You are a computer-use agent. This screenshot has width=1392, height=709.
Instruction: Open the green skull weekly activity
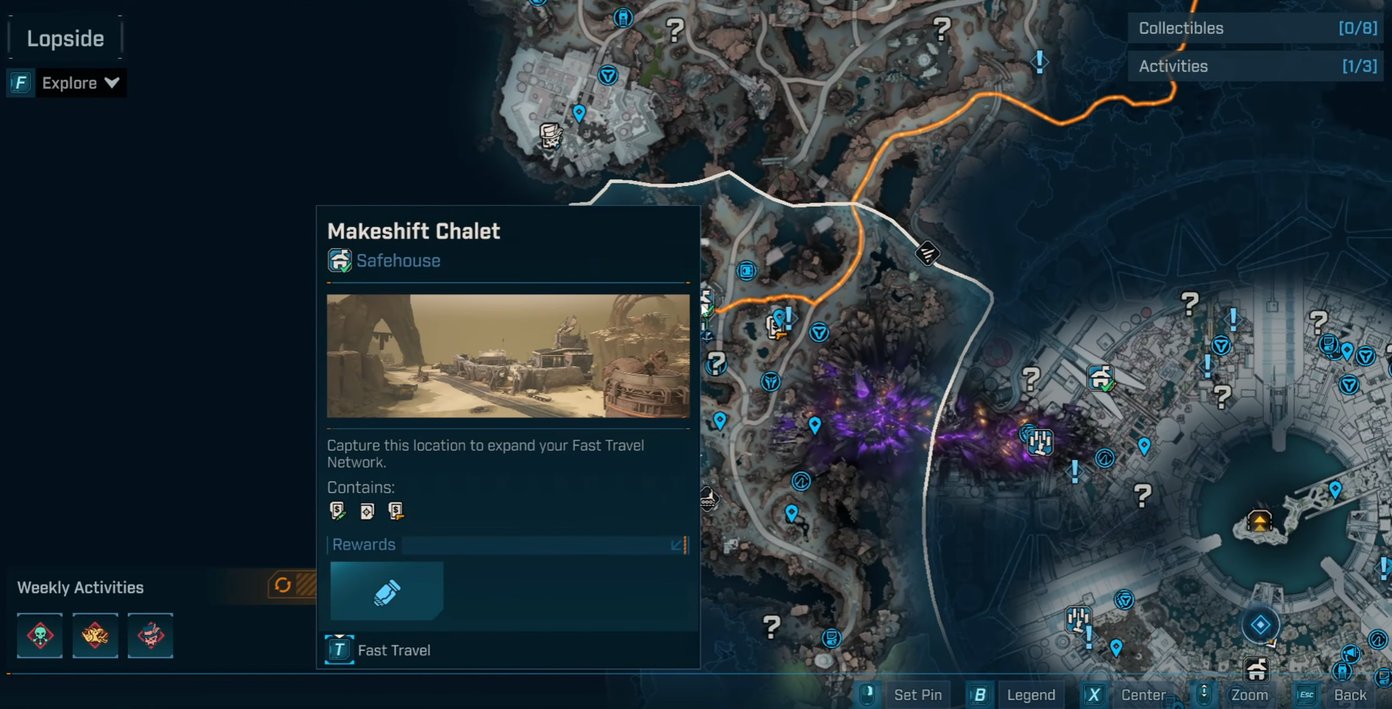40,636
